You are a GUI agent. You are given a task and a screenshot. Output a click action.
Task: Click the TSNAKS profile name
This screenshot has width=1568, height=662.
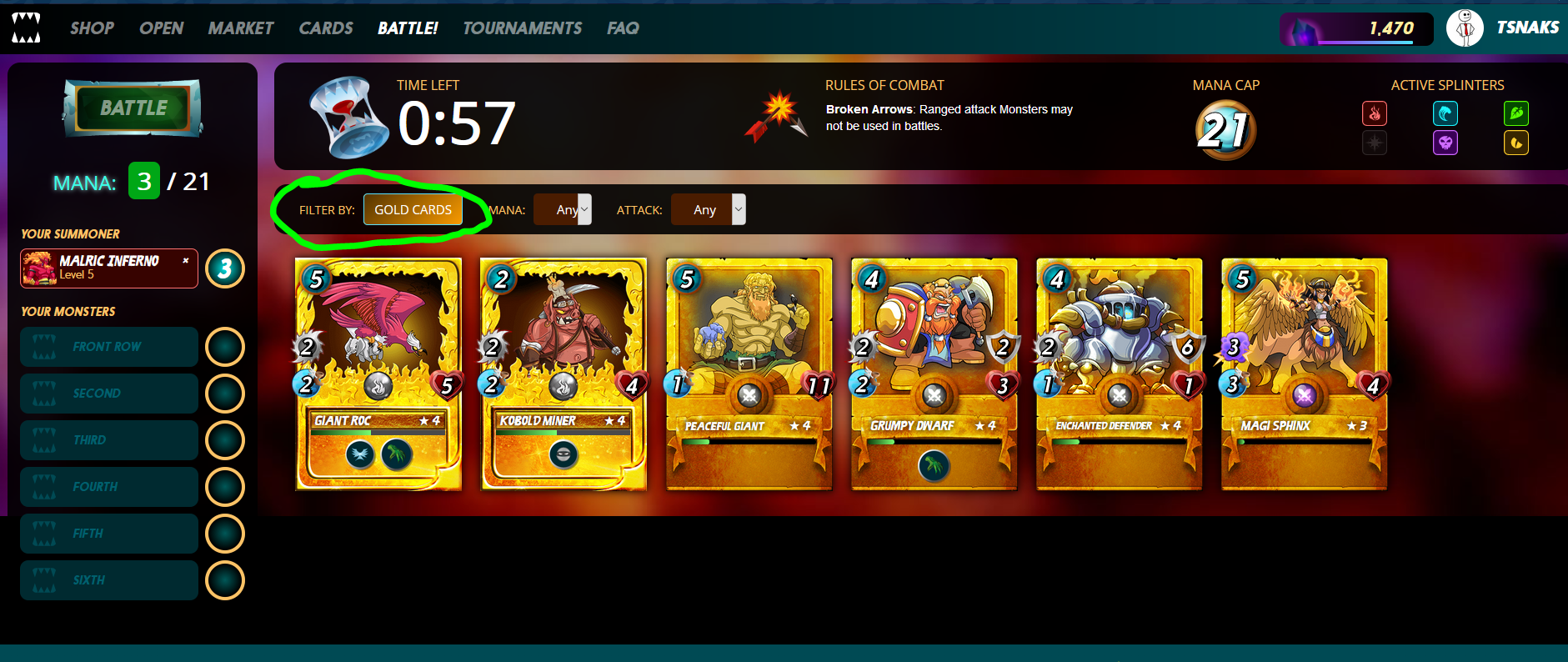1527,28
